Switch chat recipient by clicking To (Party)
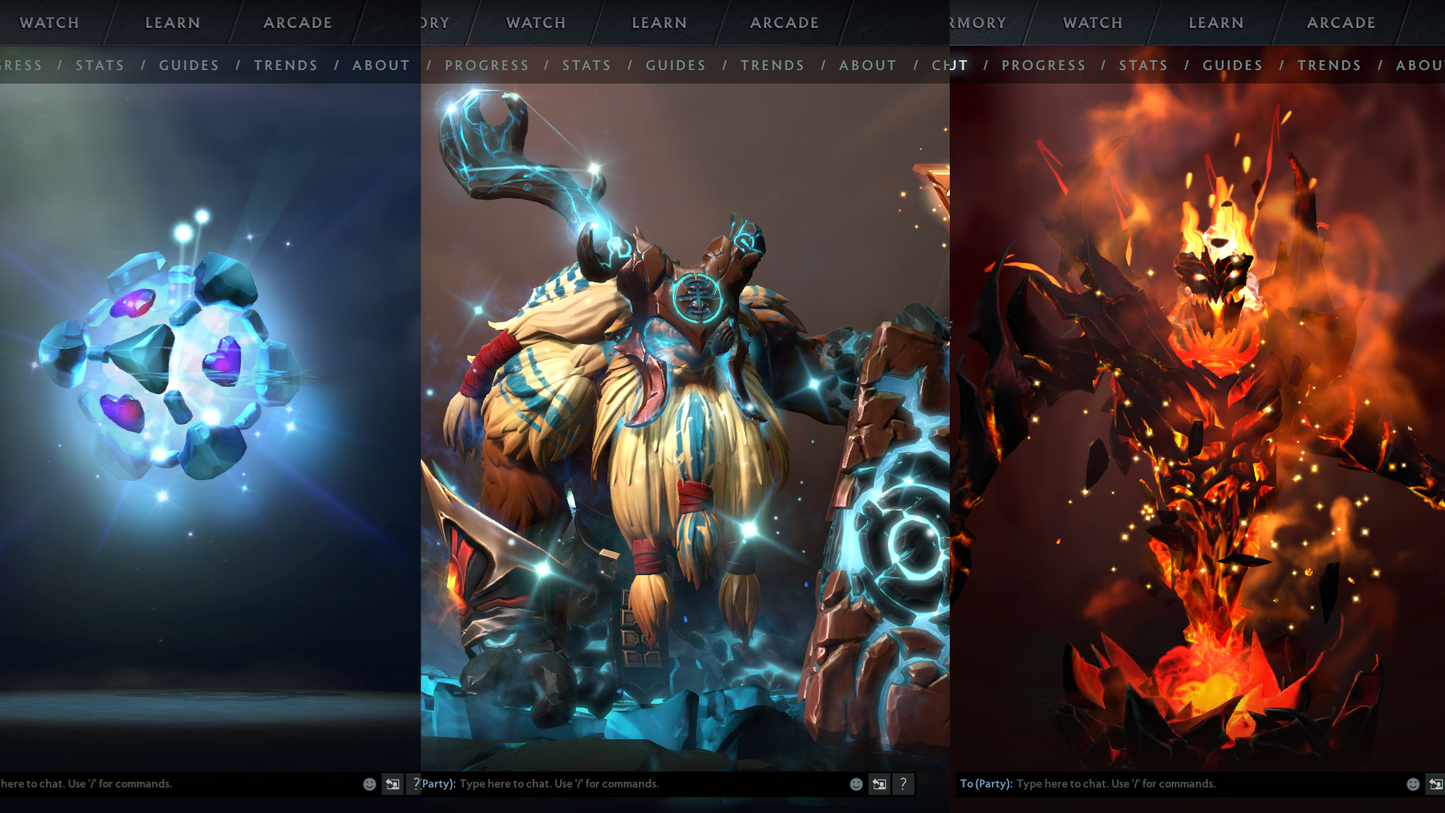 (986, 784)
